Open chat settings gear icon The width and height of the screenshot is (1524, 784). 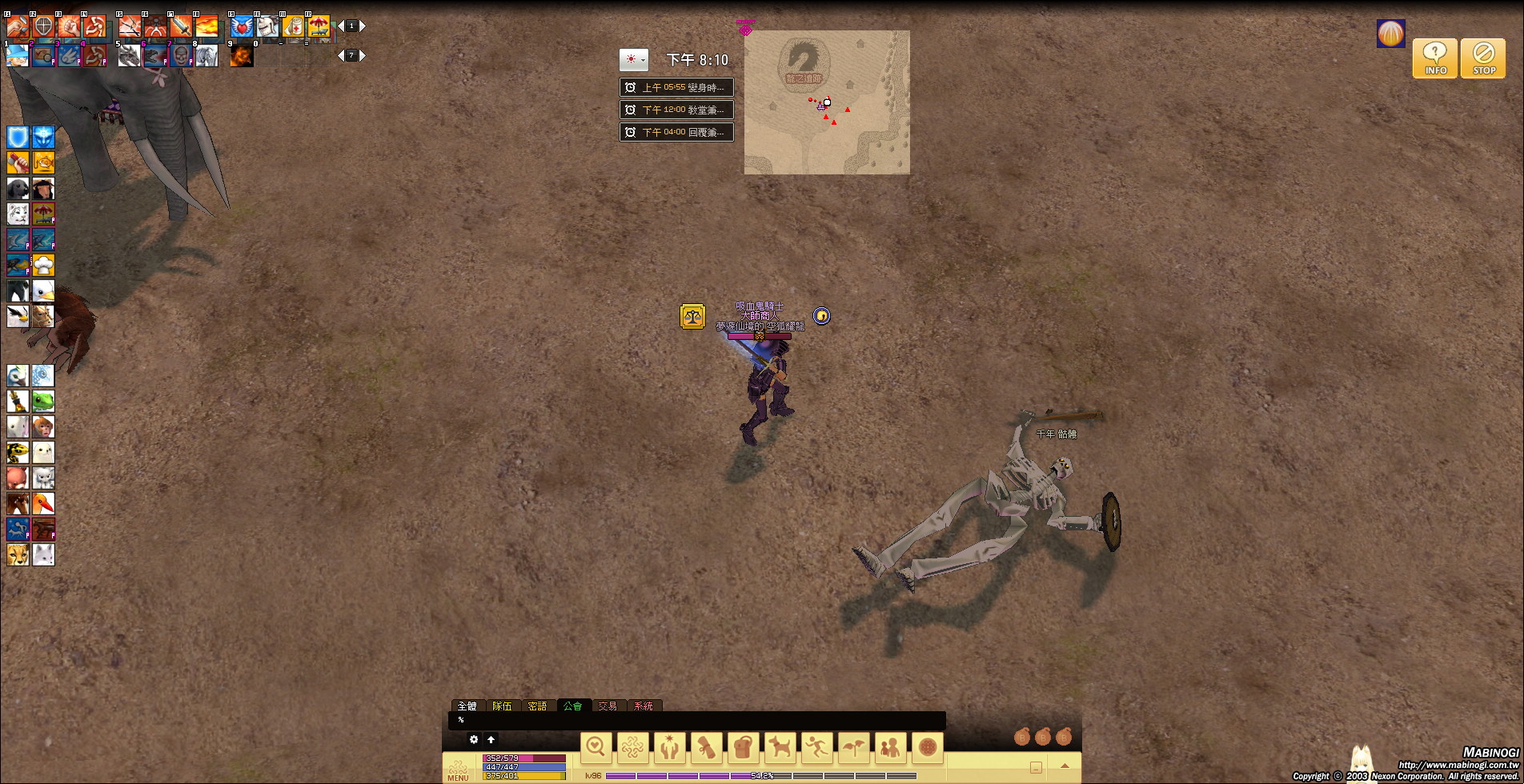point(474,739)
